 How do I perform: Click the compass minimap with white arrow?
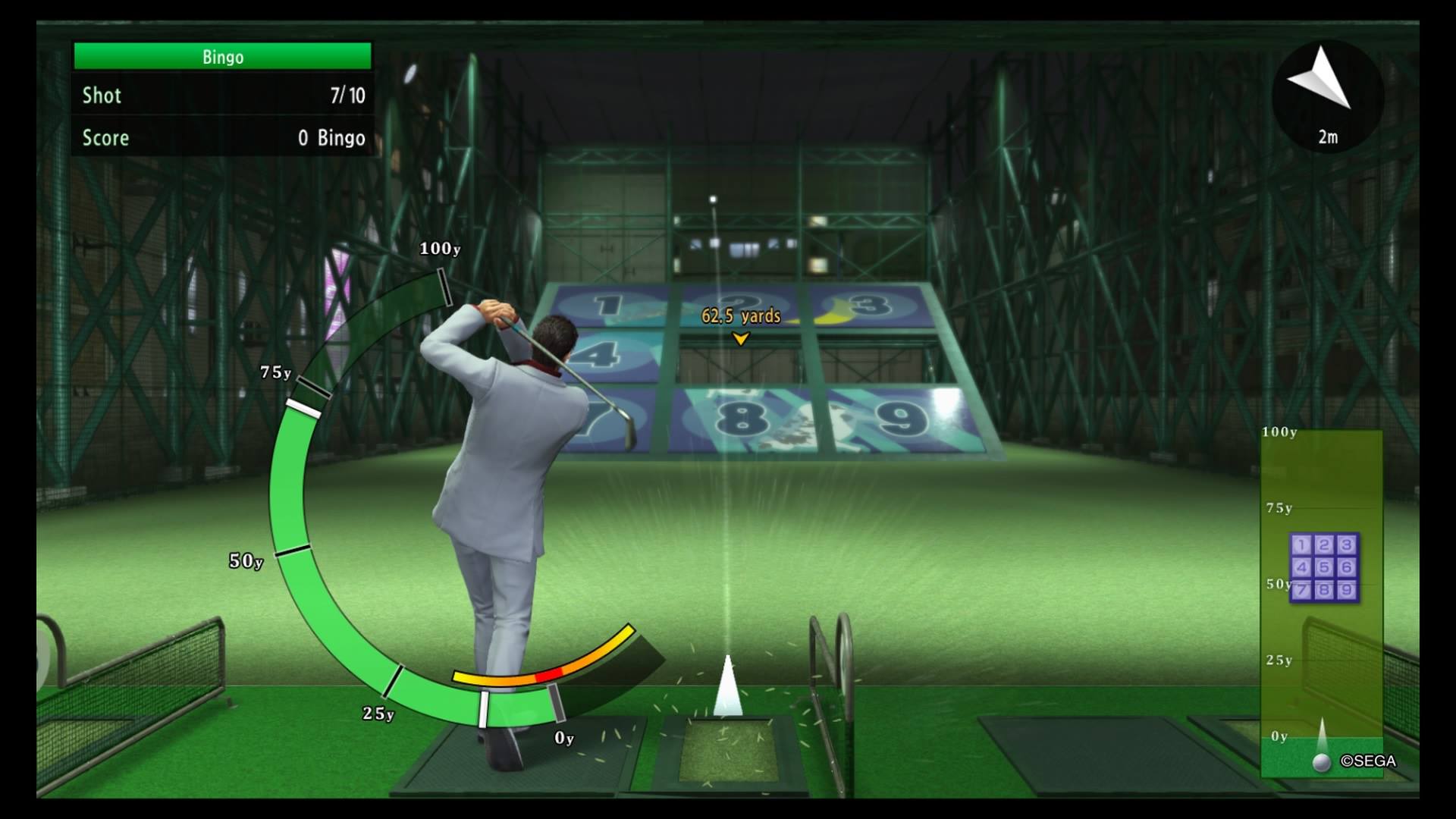pyautogui.click(x=1327, y=95)
